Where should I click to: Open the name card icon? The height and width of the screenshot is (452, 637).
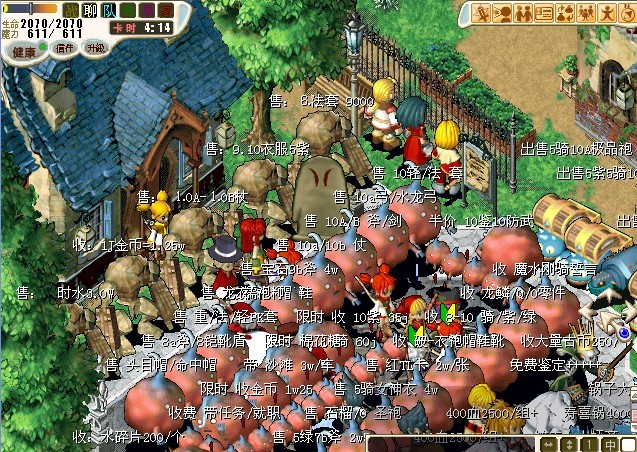(543, 13)
